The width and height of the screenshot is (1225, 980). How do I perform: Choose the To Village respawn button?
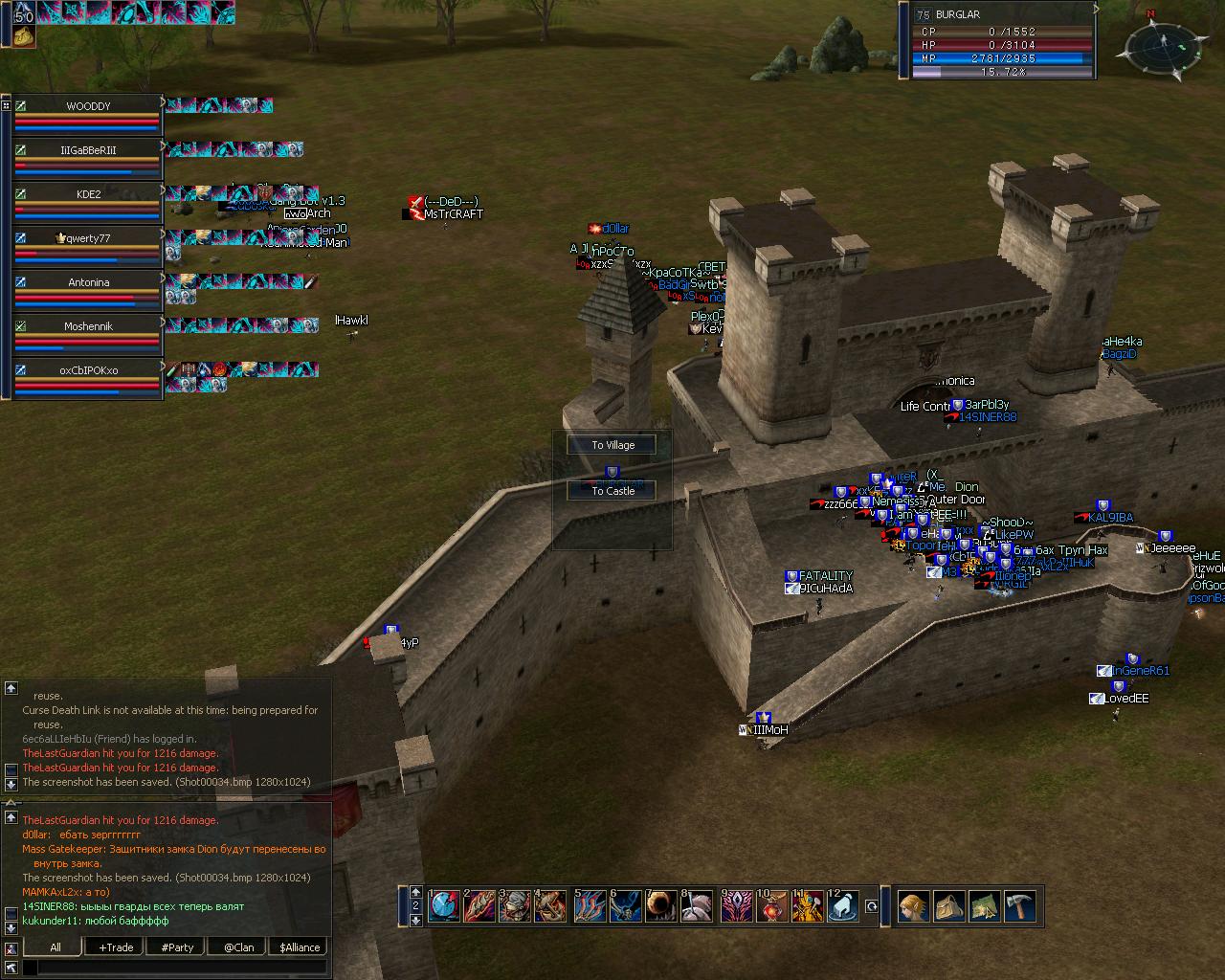pyautogui.click(x=612, y=445)
